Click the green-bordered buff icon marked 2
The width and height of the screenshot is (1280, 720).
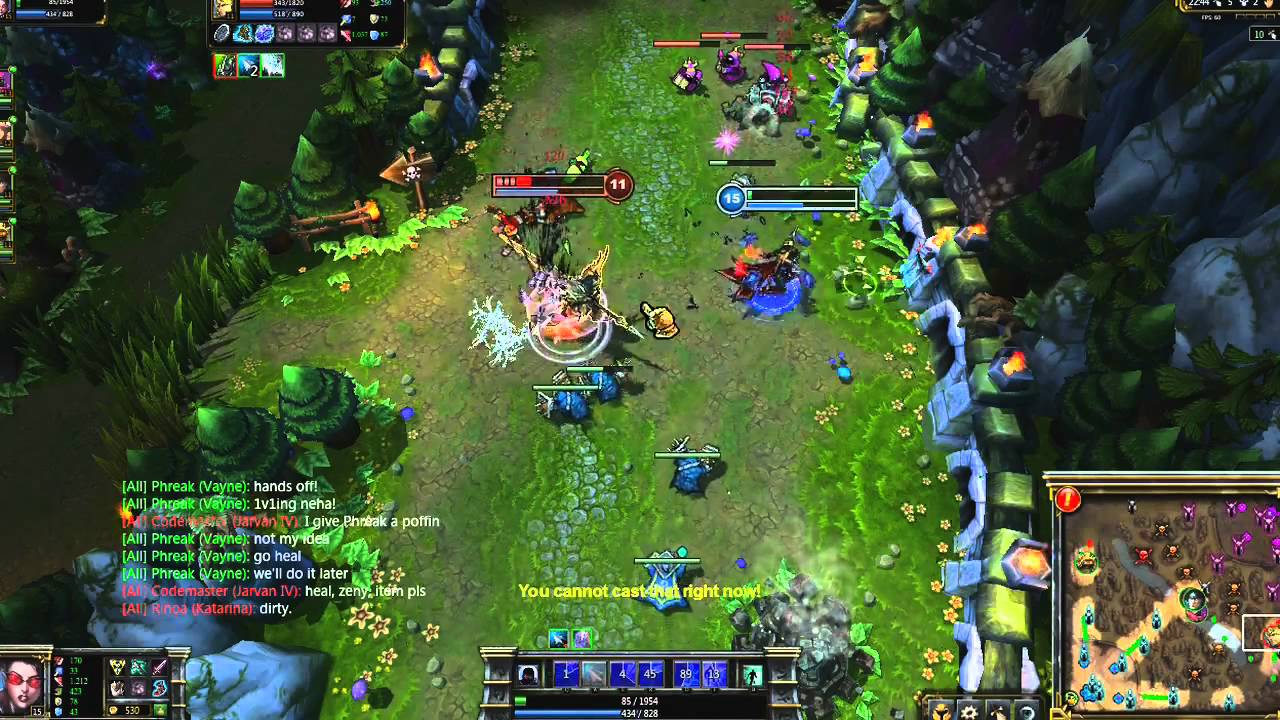[248, 66]
